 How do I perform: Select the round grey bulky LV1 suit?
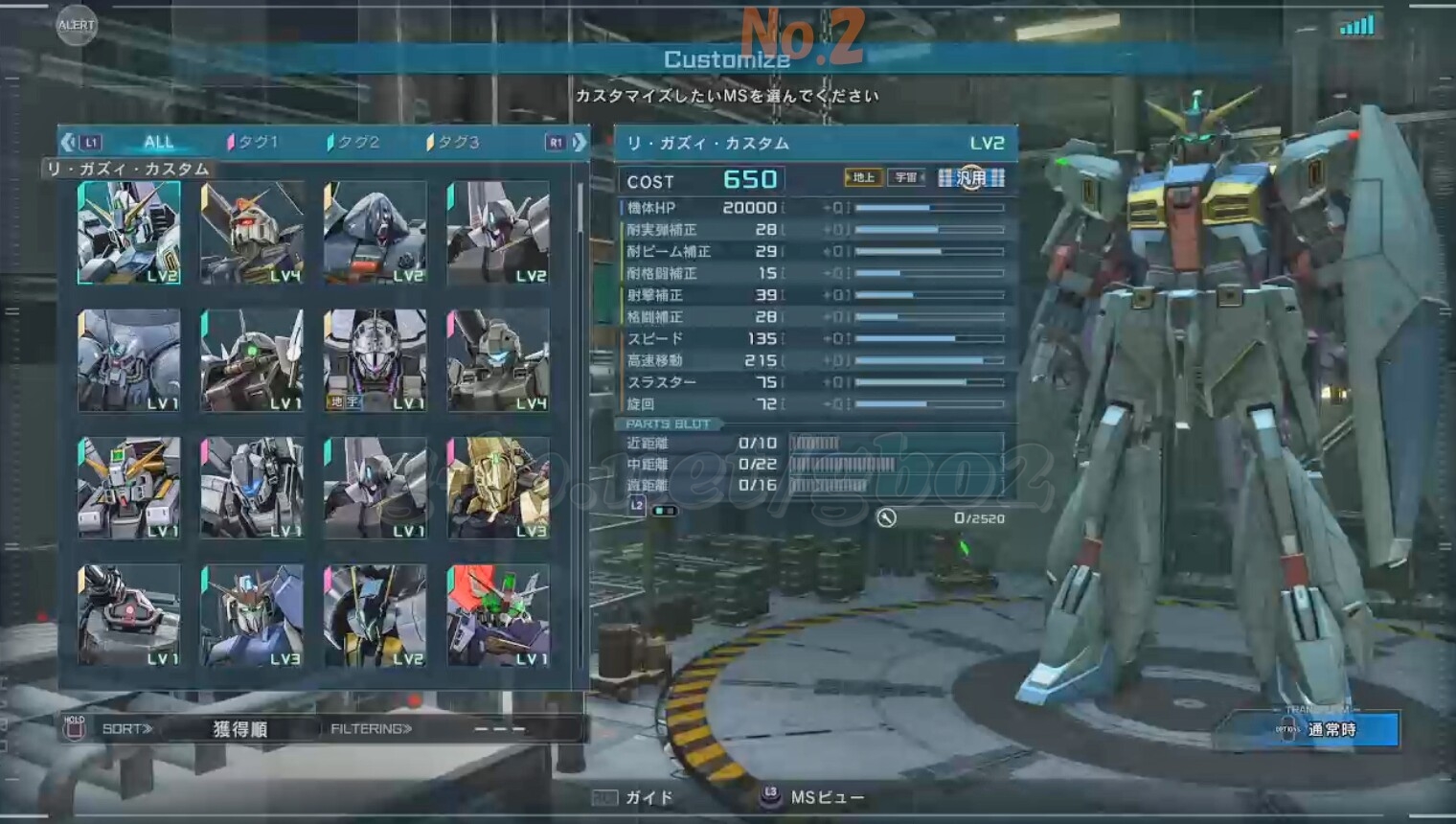129,360
